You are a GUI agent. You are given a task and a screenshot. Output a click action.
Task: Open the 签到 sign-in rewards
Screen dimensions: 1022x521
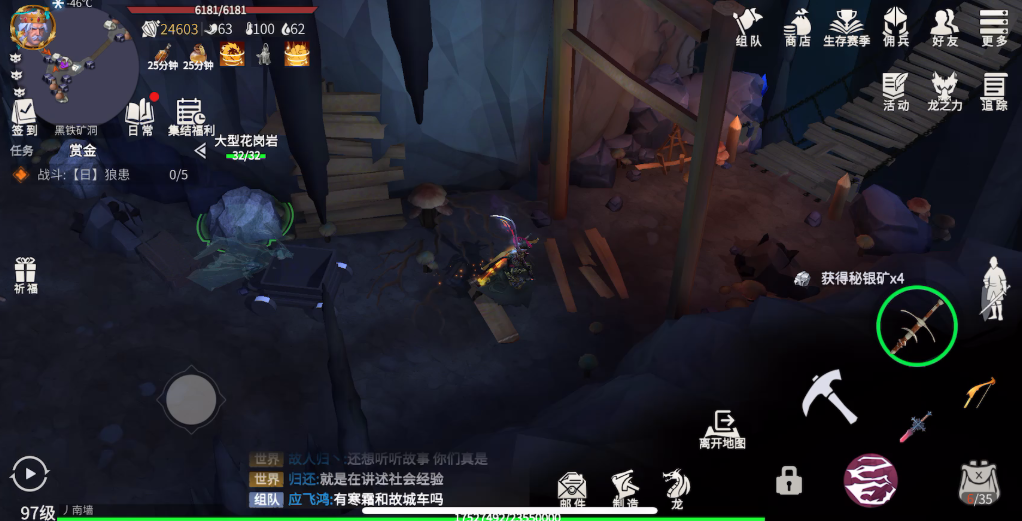click(24, 117)
